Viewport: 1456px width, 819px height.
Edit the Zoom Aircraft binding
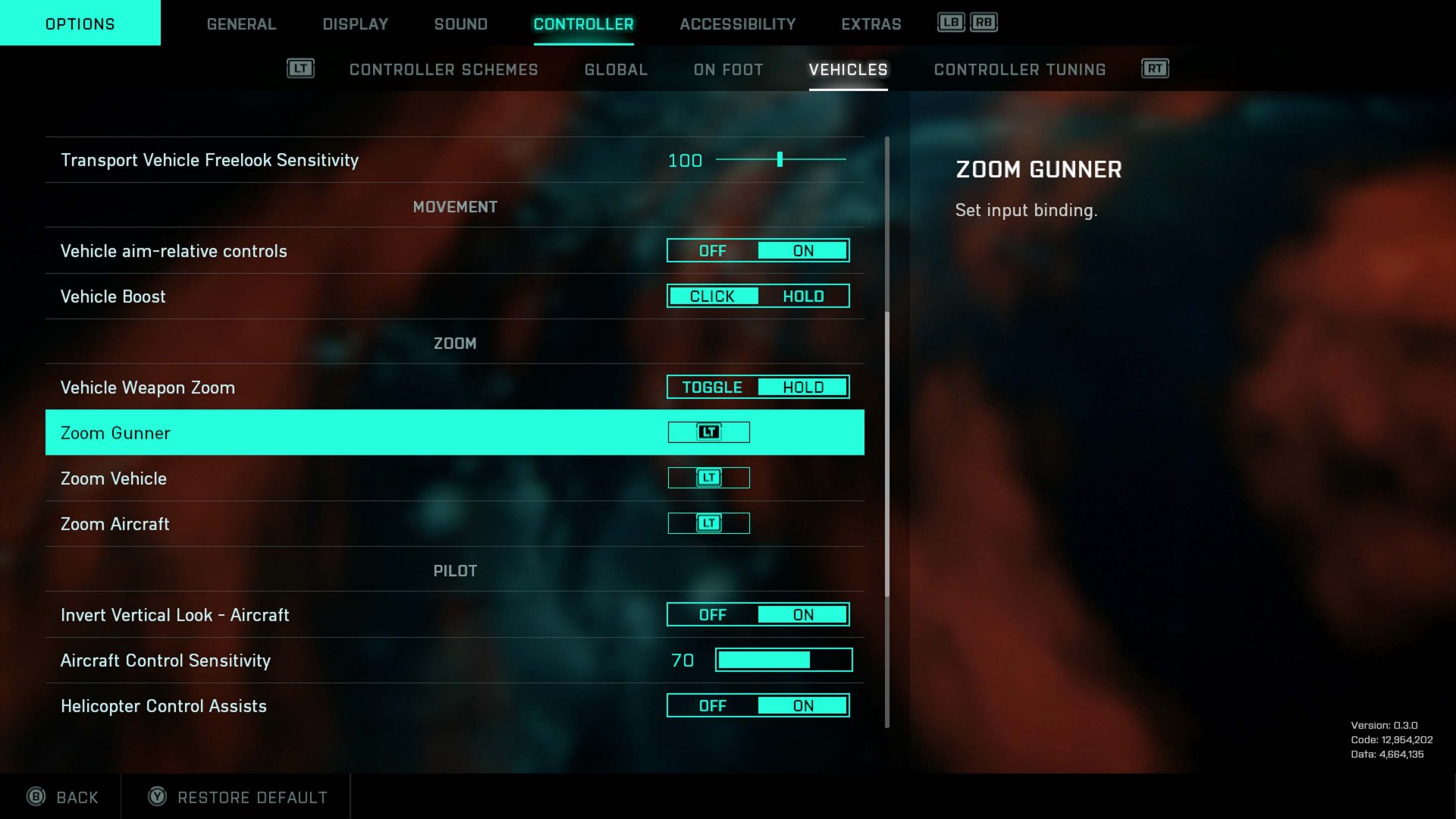click(x=708, y=523)
